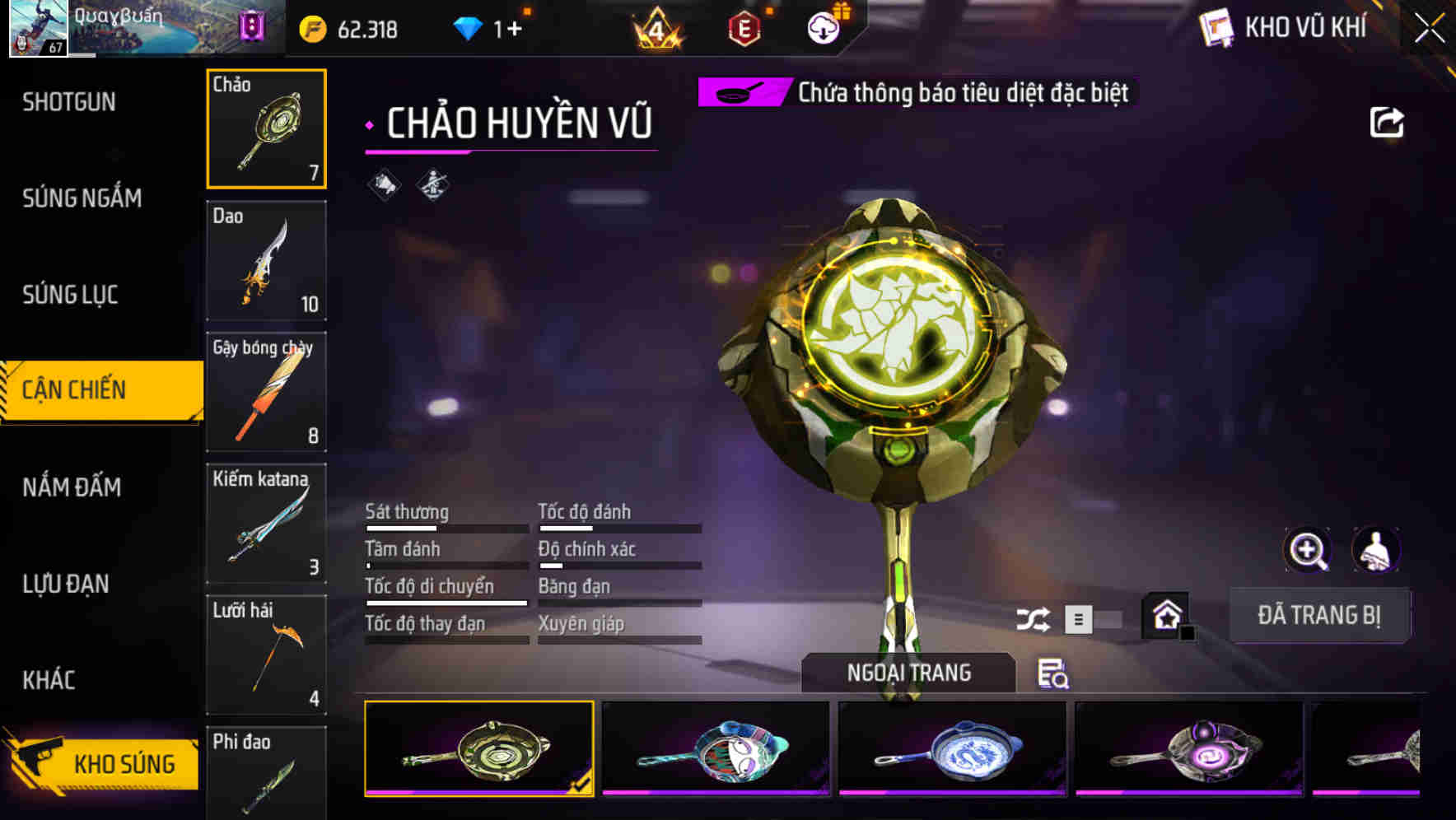This screenshot has height=820, width=1456.
Task: Open share options for Chảo Huyền Vũ
Action: coord(1388,121)
